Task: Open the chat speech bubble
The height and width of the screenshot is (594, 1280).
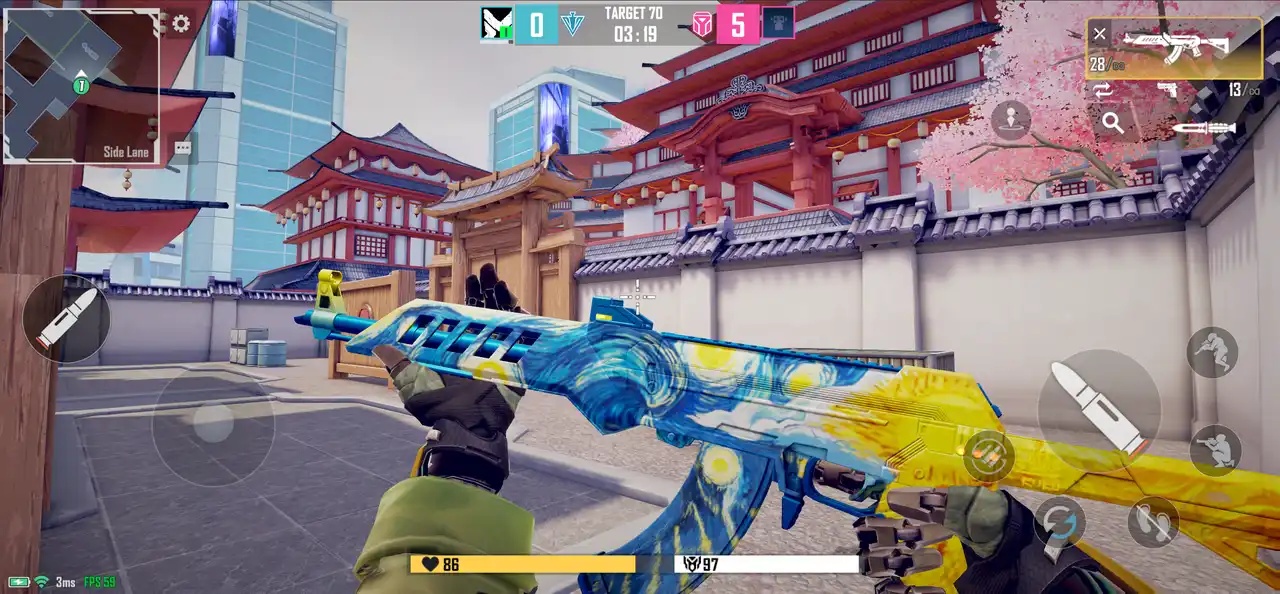Action: point(182,148)
